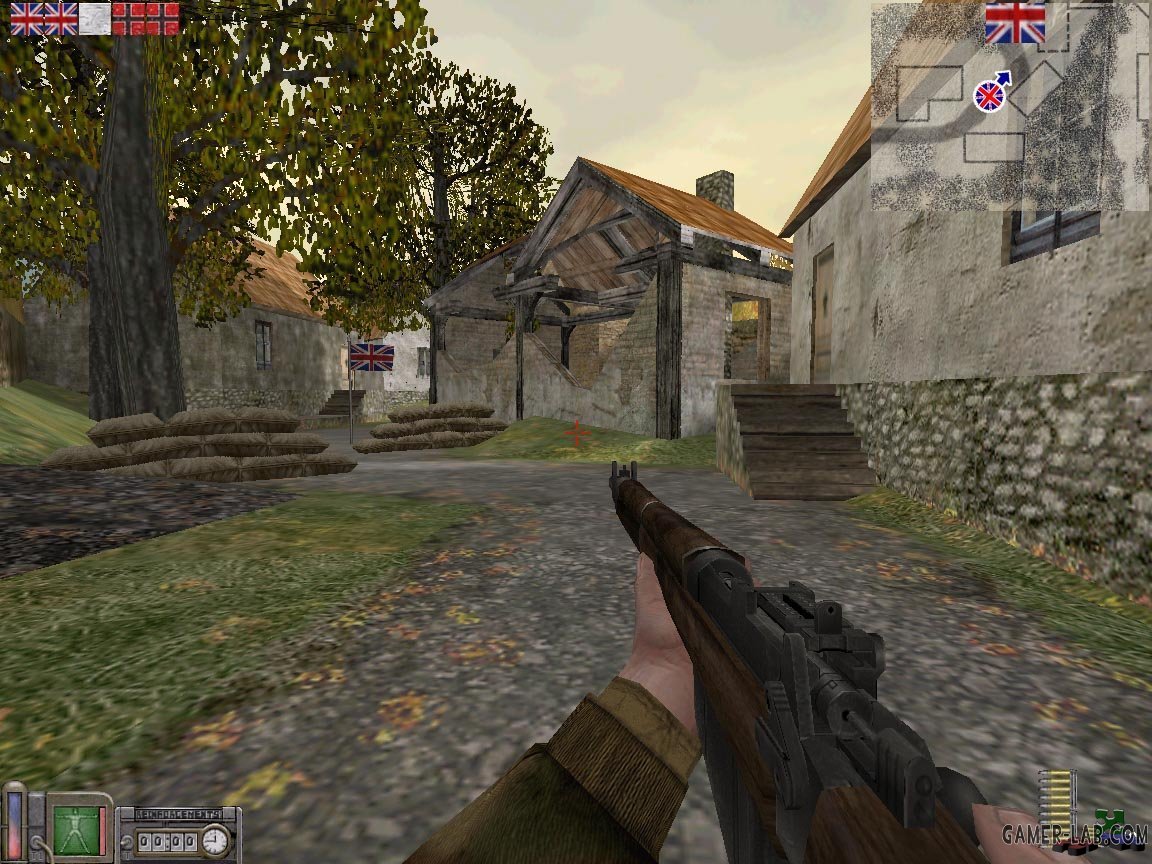This screenshot has height=864, width=1152.
Task: Click the player position marker on minimap
Action: [x=989, y=95]
